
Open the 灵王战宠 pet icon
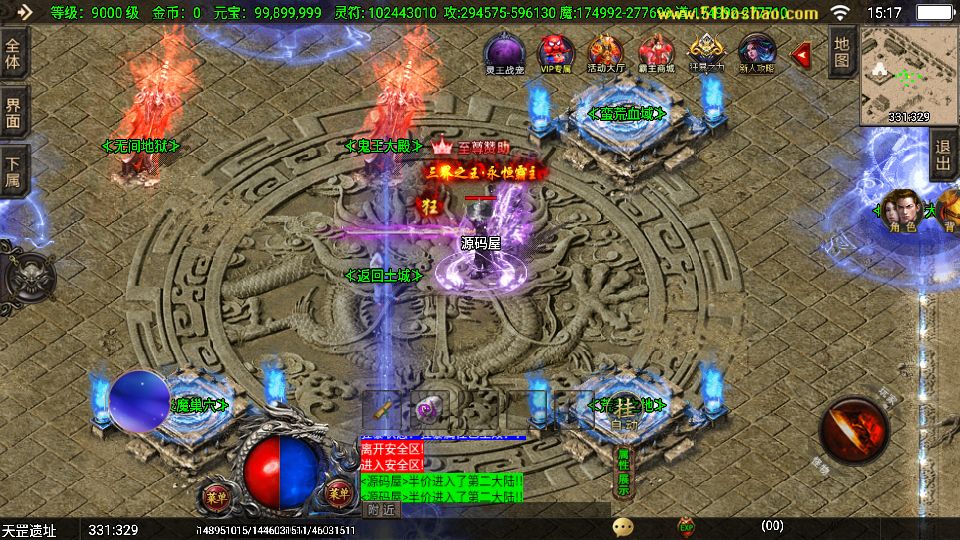502,53
